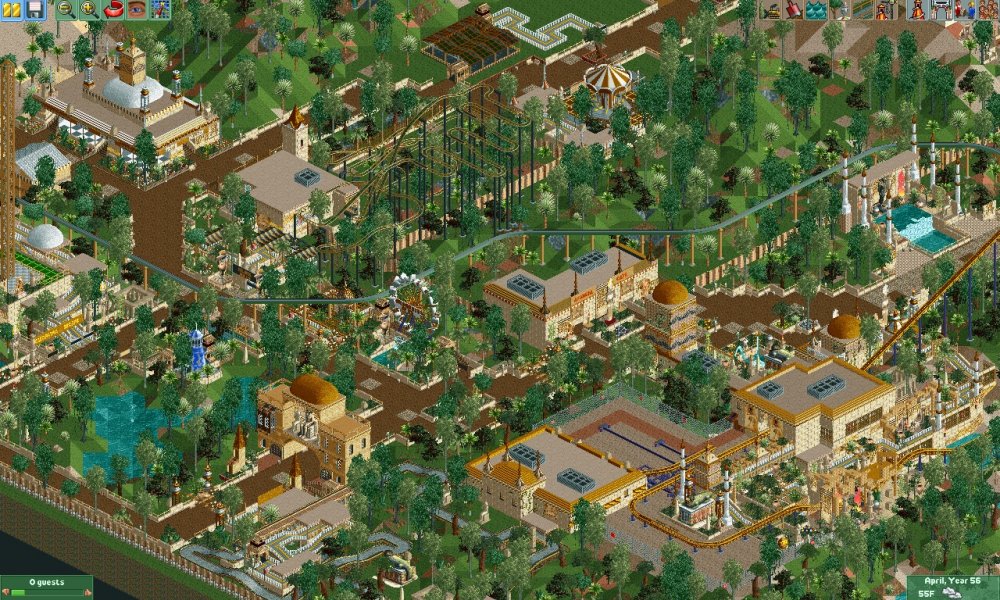Zoom out with the minus magnifier
This screenshot has width=1000, height=600.
tap(67, 9)
